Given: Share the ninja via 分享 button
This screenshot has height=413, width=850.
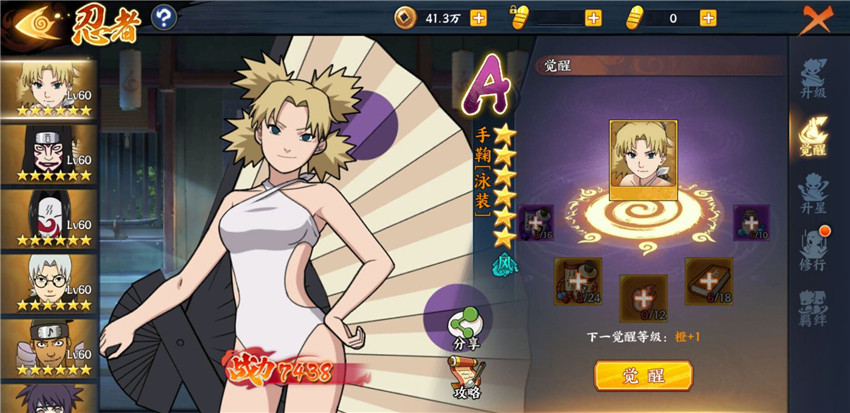Looking at the screenshot, I should pyautogui.click(x=463, y=324).
